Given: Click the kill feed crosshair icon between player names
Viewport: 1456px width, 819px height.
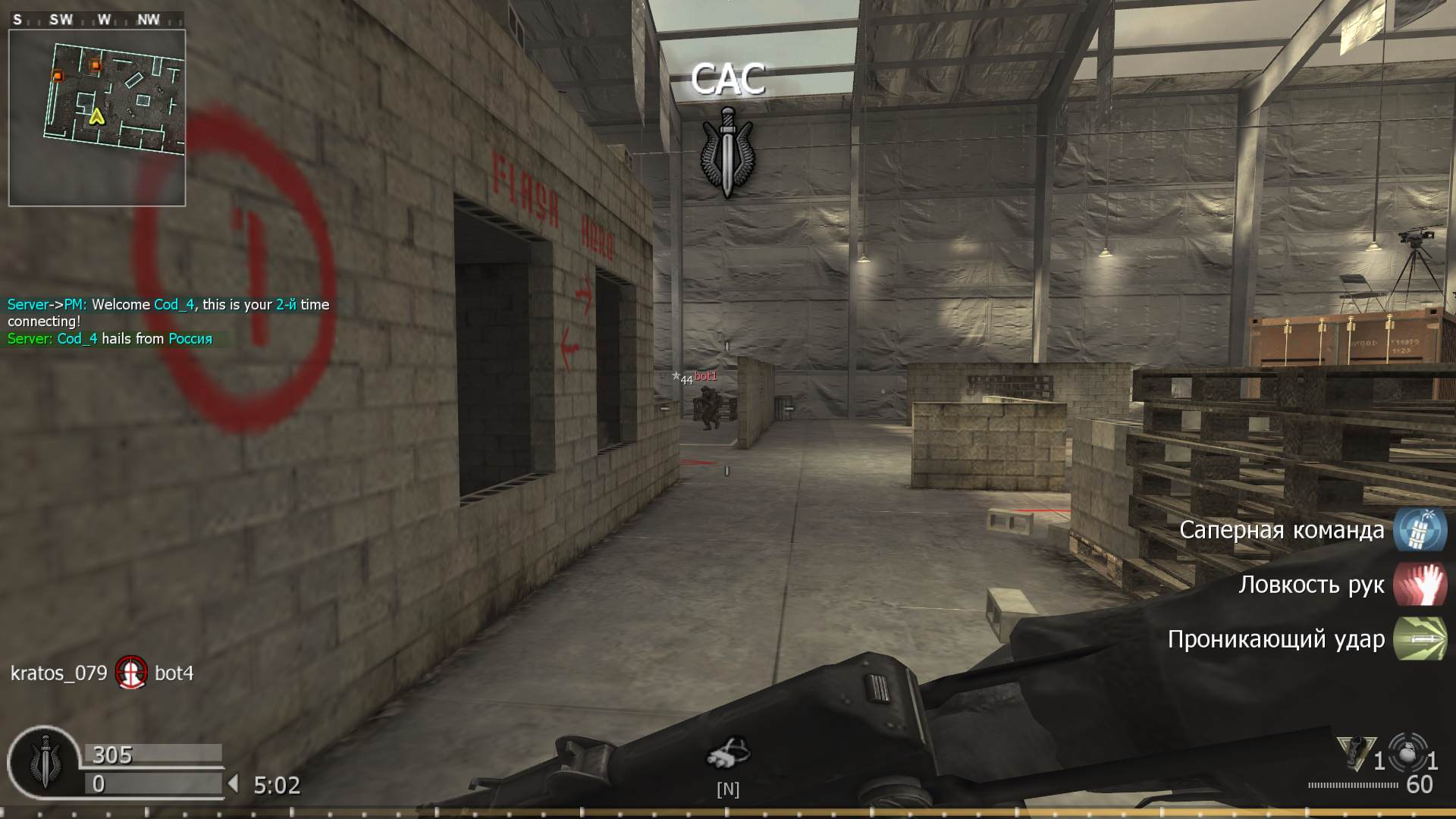Looking at the screenshot, I should pyautogui.click(x=132, y=673).
